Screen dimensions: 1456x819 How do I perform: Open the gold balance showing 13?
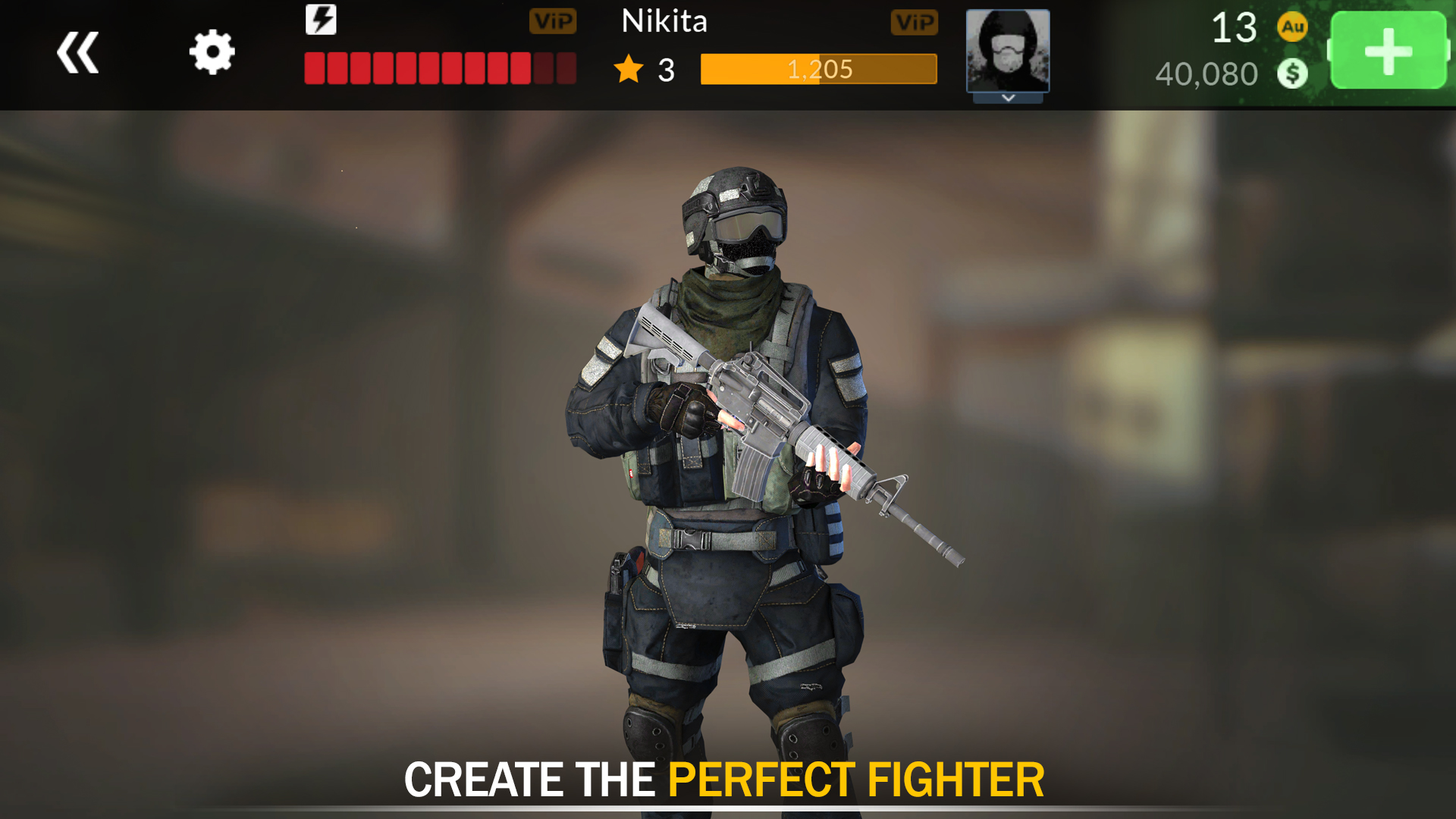pos(1233,28)
